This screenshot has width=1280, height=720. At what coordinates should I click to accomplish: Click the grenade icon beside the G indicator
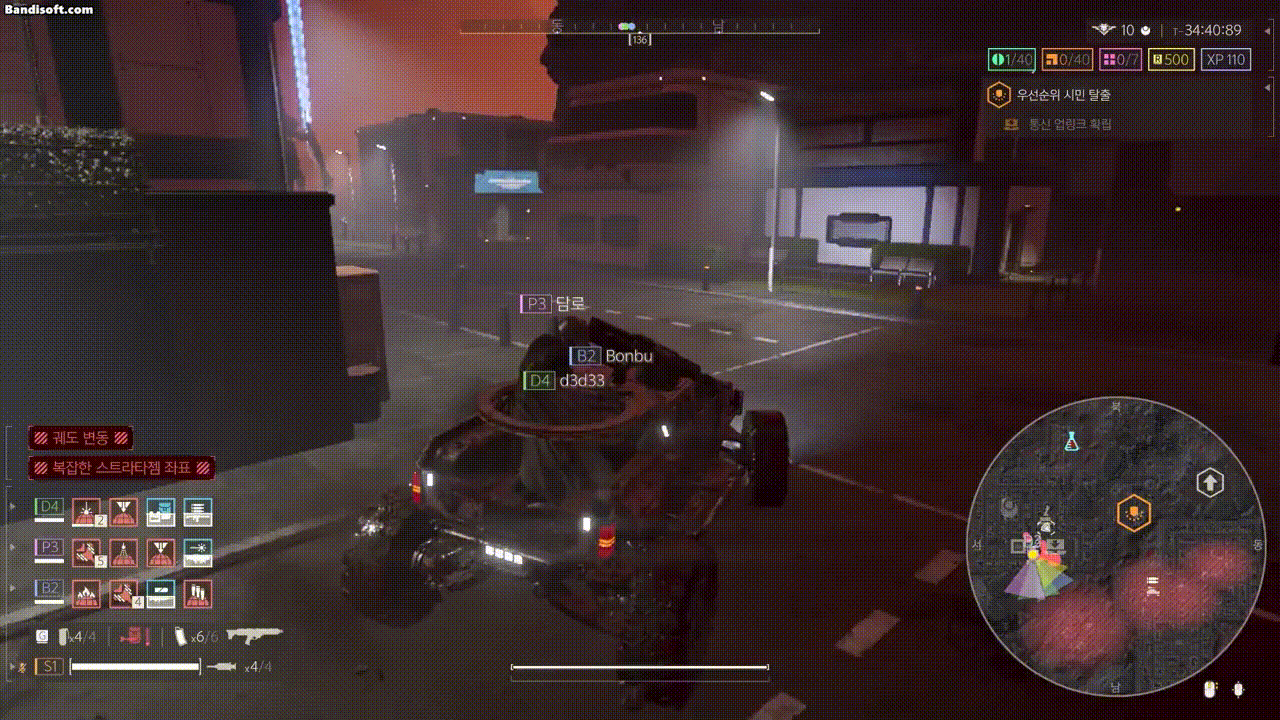[x=63, y=637]
